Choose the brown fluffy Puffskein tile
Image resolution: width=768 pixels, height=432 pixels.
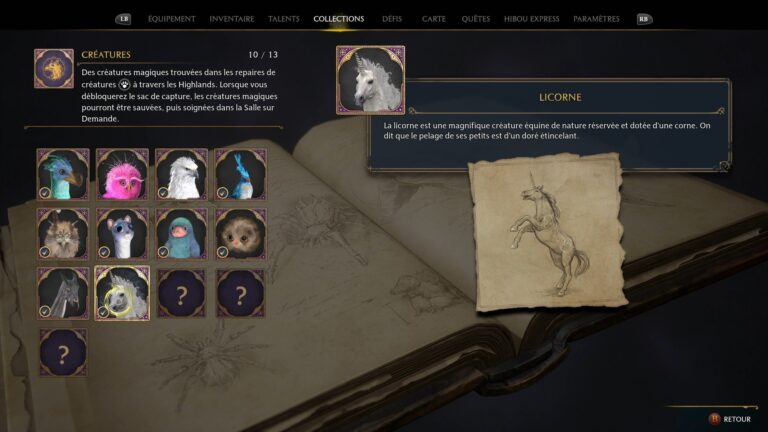coord(240,233)
